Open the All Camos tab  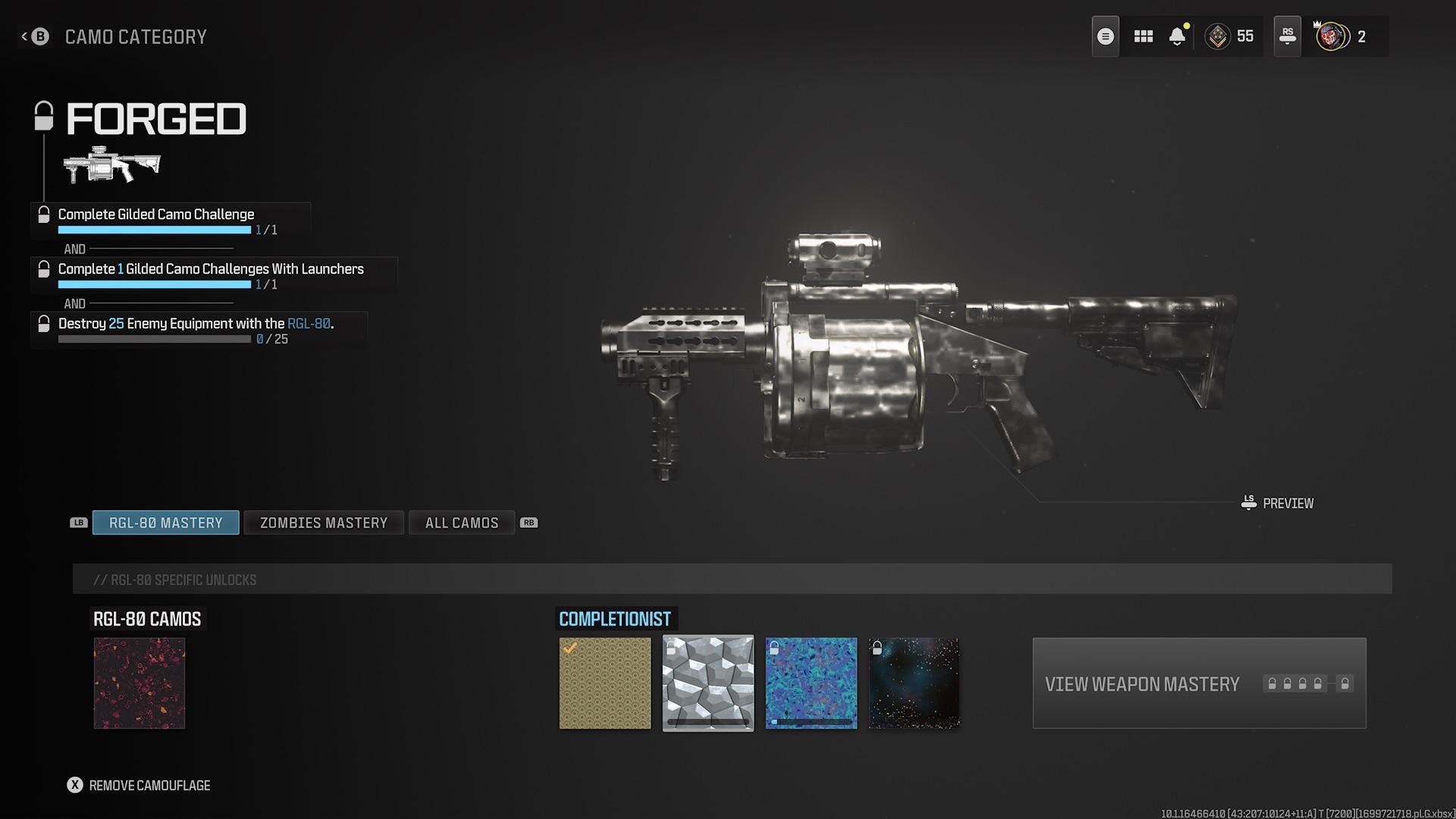461,522
